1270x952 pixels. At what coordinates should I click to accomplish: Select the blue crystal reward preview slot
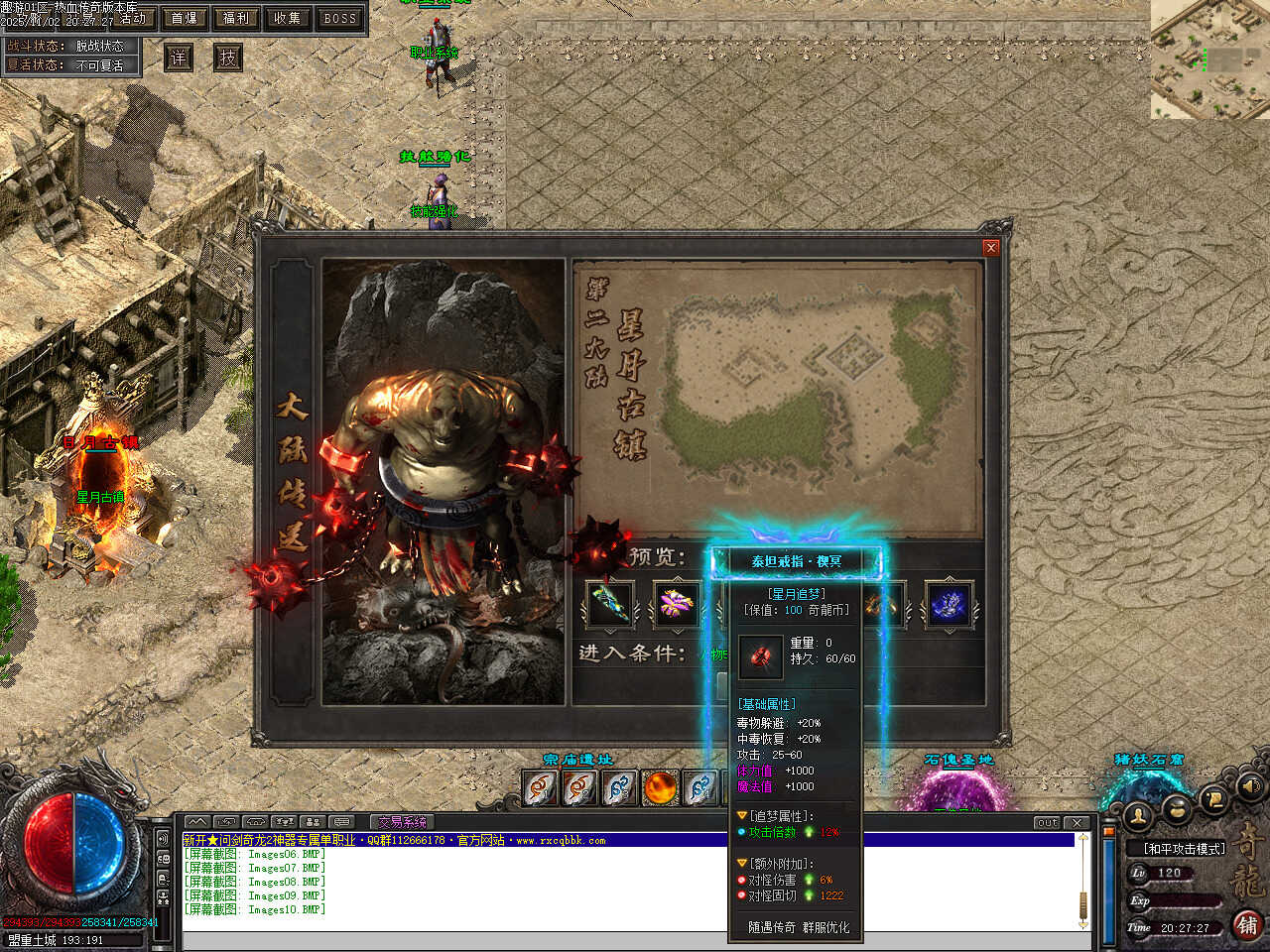pyautogui.click(x=948, y=604)
